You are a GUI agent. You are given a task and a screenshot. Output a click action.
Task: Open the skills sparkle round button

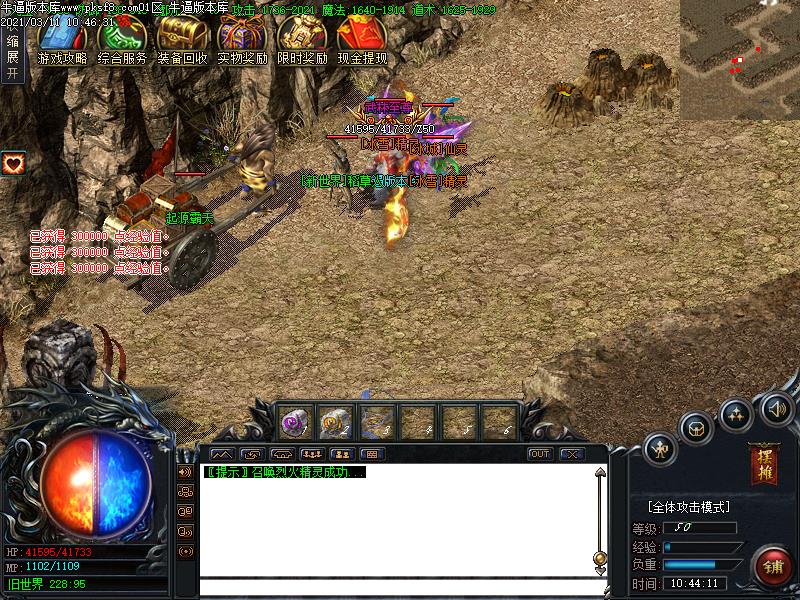(736, 414)
